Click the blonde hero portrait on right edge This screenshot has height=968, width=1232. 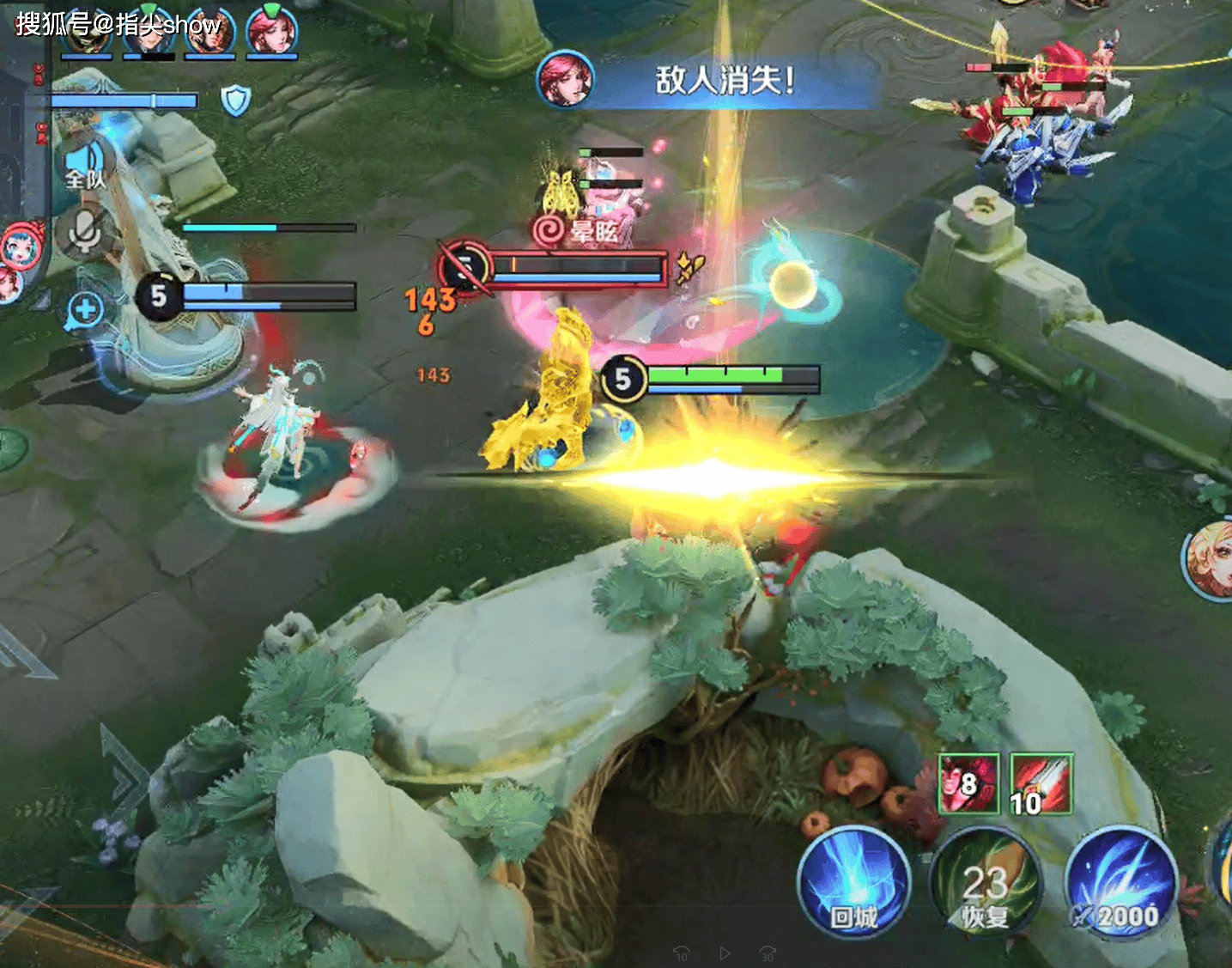(x=1211, y=560)
